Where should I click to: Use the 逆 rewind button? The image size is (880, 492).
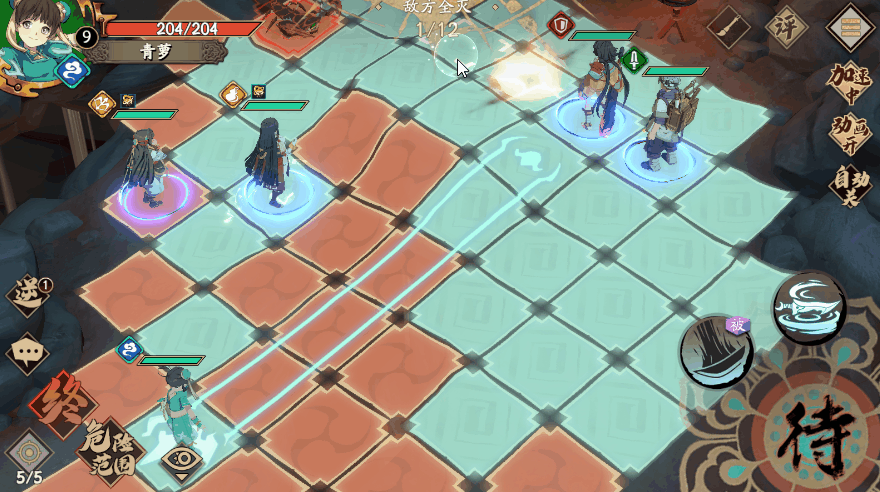pos(28,294)
